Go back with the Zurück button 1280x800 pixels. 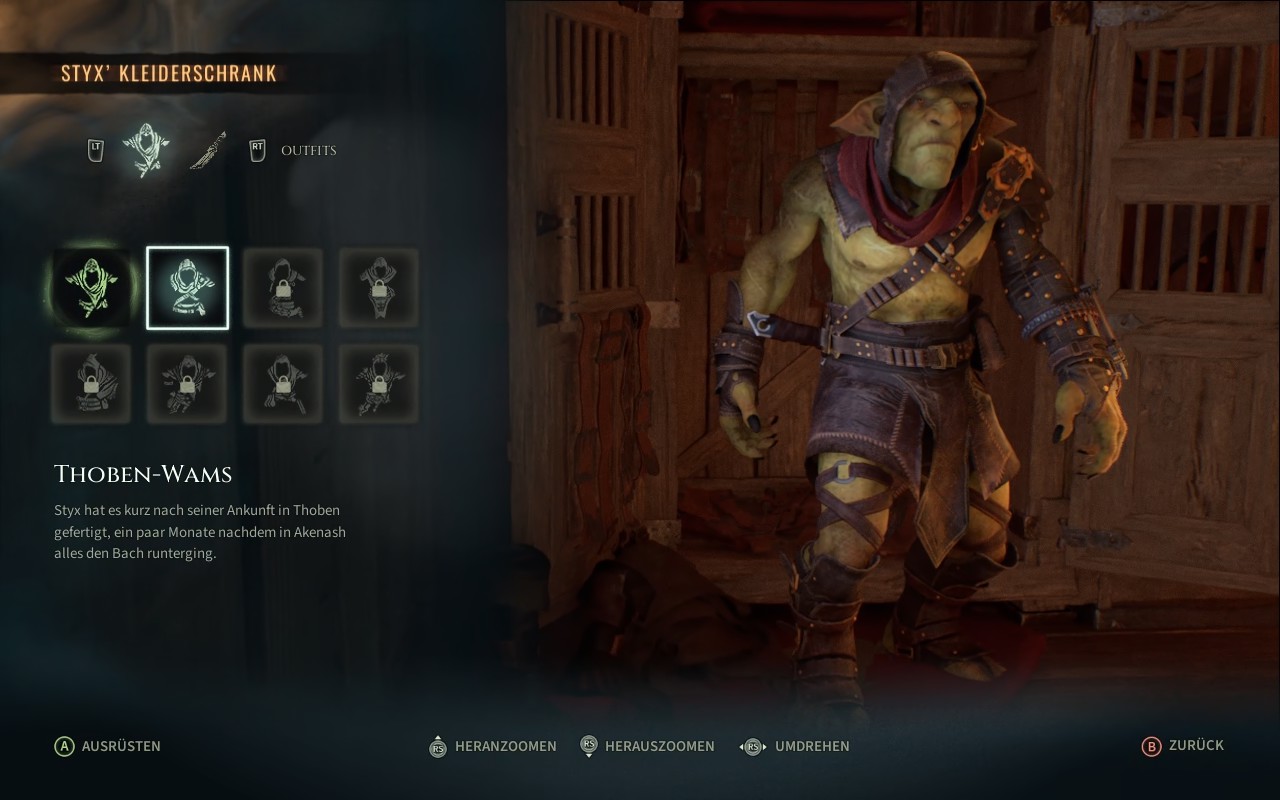click(x=1183, y=746)
